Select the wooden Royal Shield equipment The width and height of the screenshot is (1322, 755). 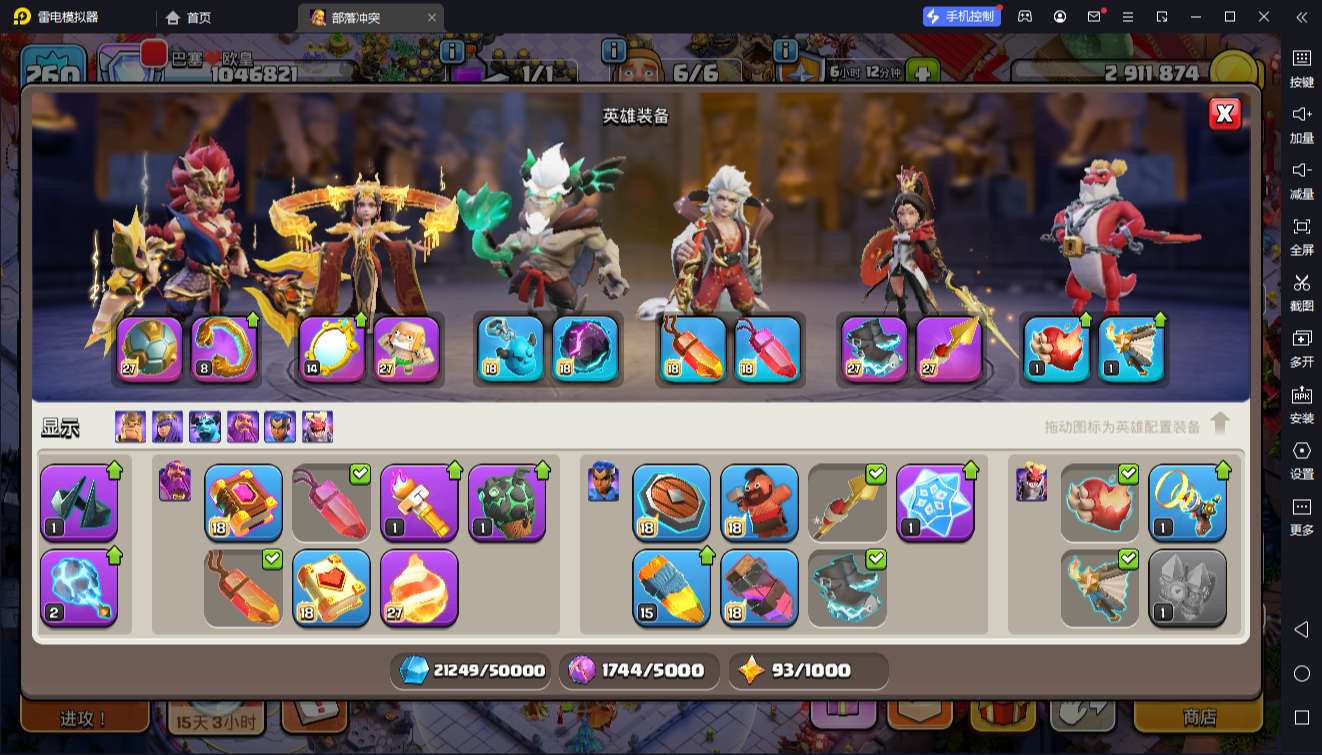coord(671,502)
